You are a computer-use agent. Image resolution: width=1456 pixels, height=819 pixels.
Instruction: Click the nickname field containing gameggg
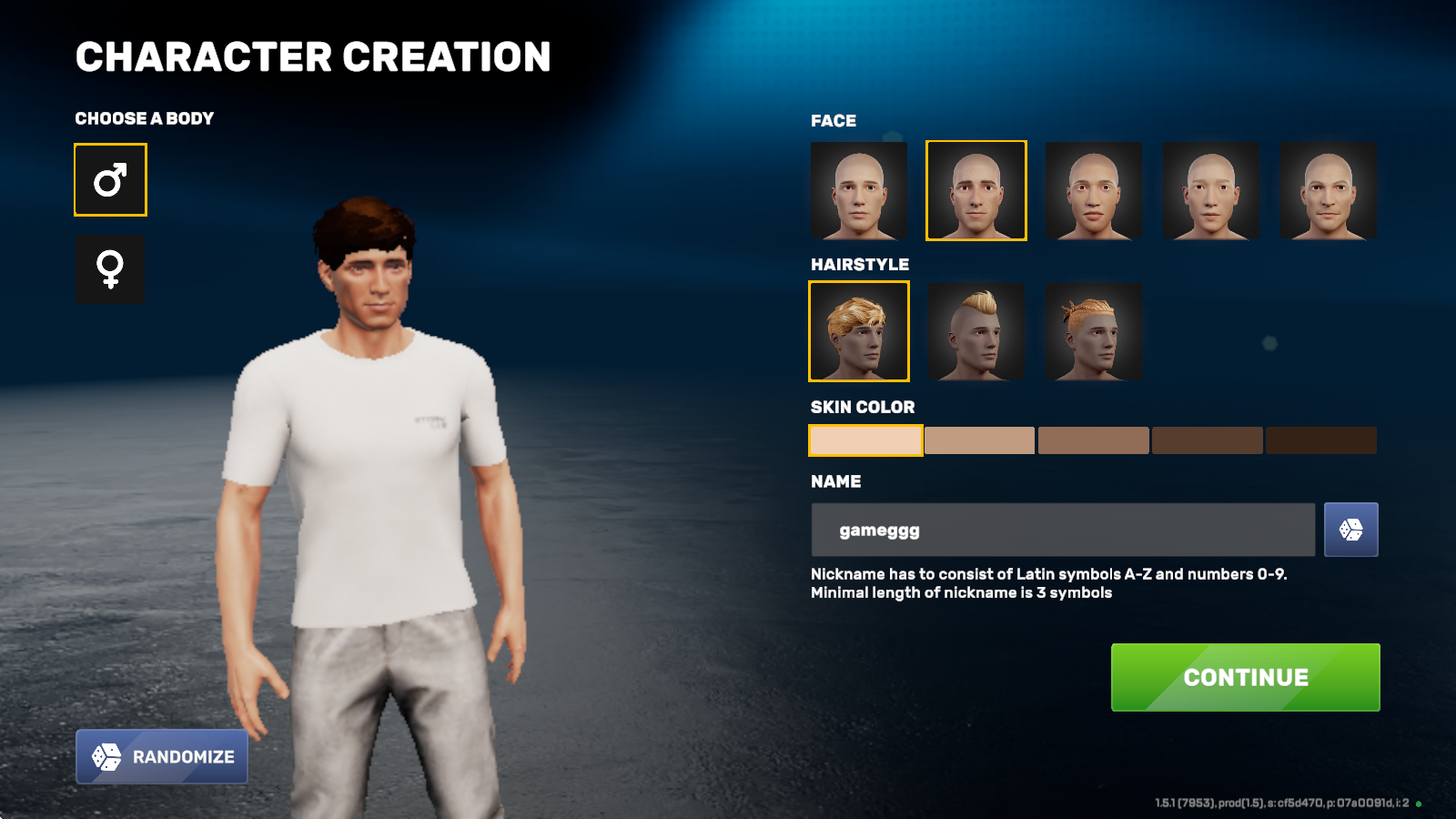[x=1062, y=530]
